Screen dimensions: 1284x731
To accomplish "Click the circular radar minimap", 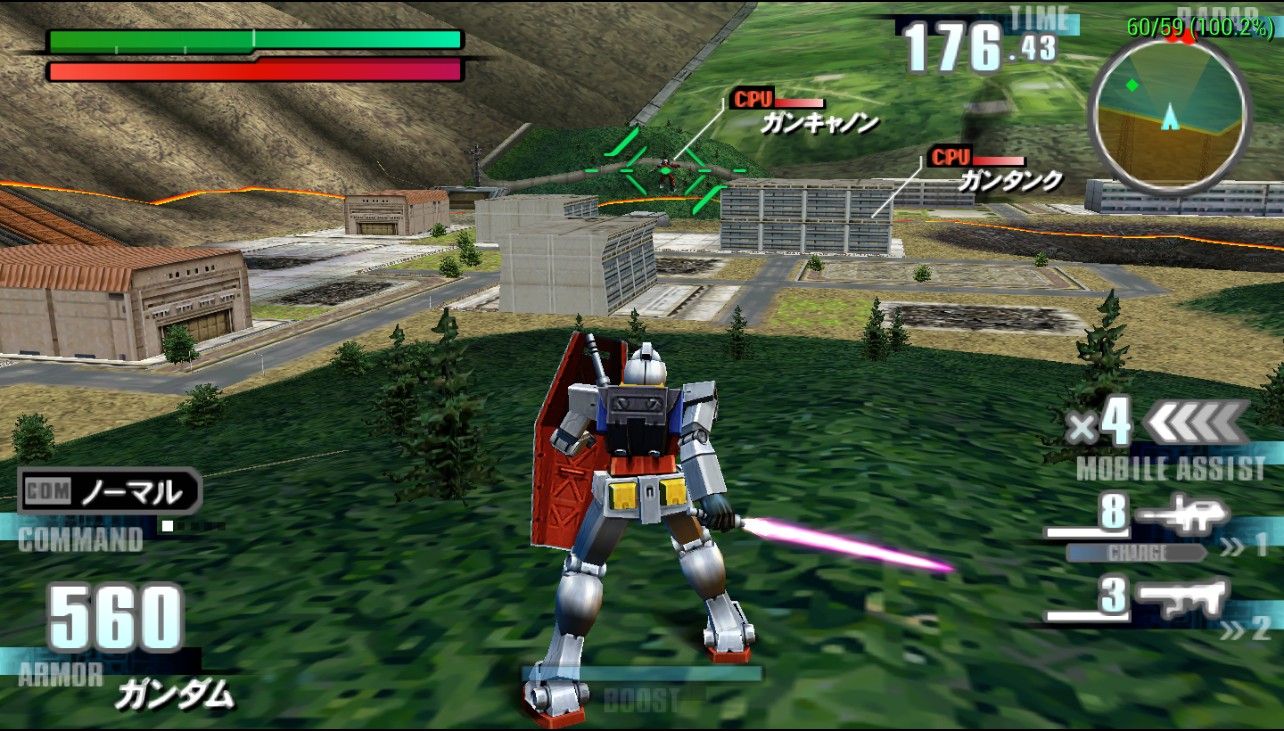I will [1169, 110].
